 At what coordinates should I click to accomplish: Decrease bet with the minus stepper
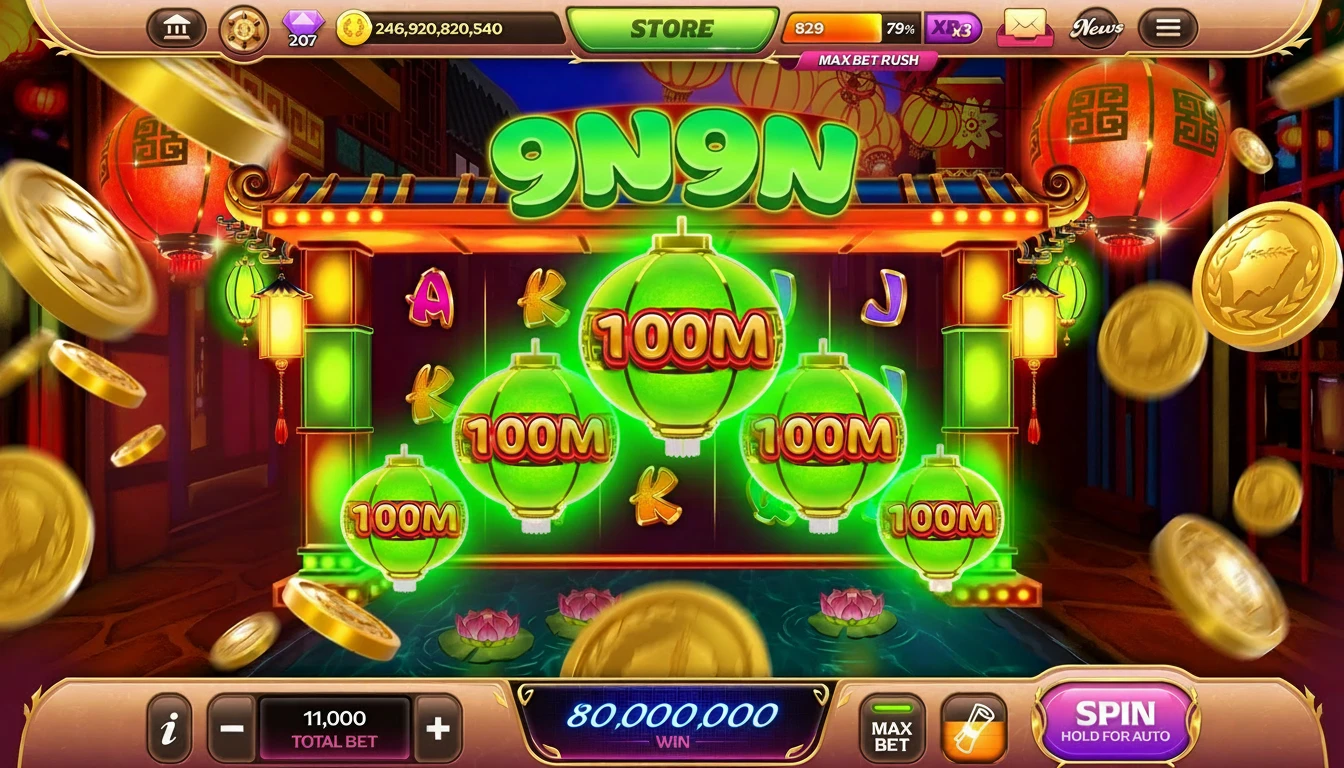232,727
